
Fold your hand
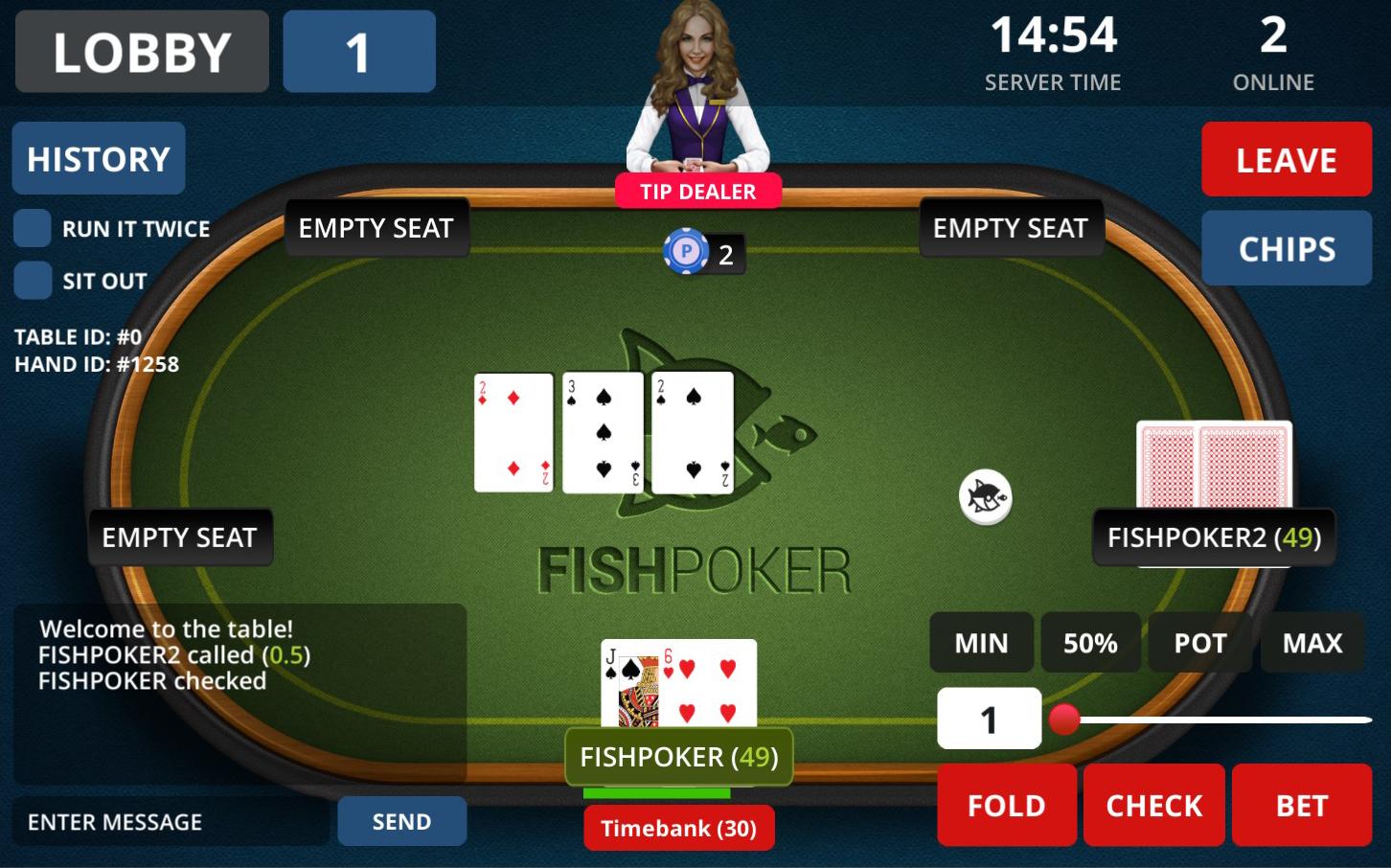pos(1006,805)
